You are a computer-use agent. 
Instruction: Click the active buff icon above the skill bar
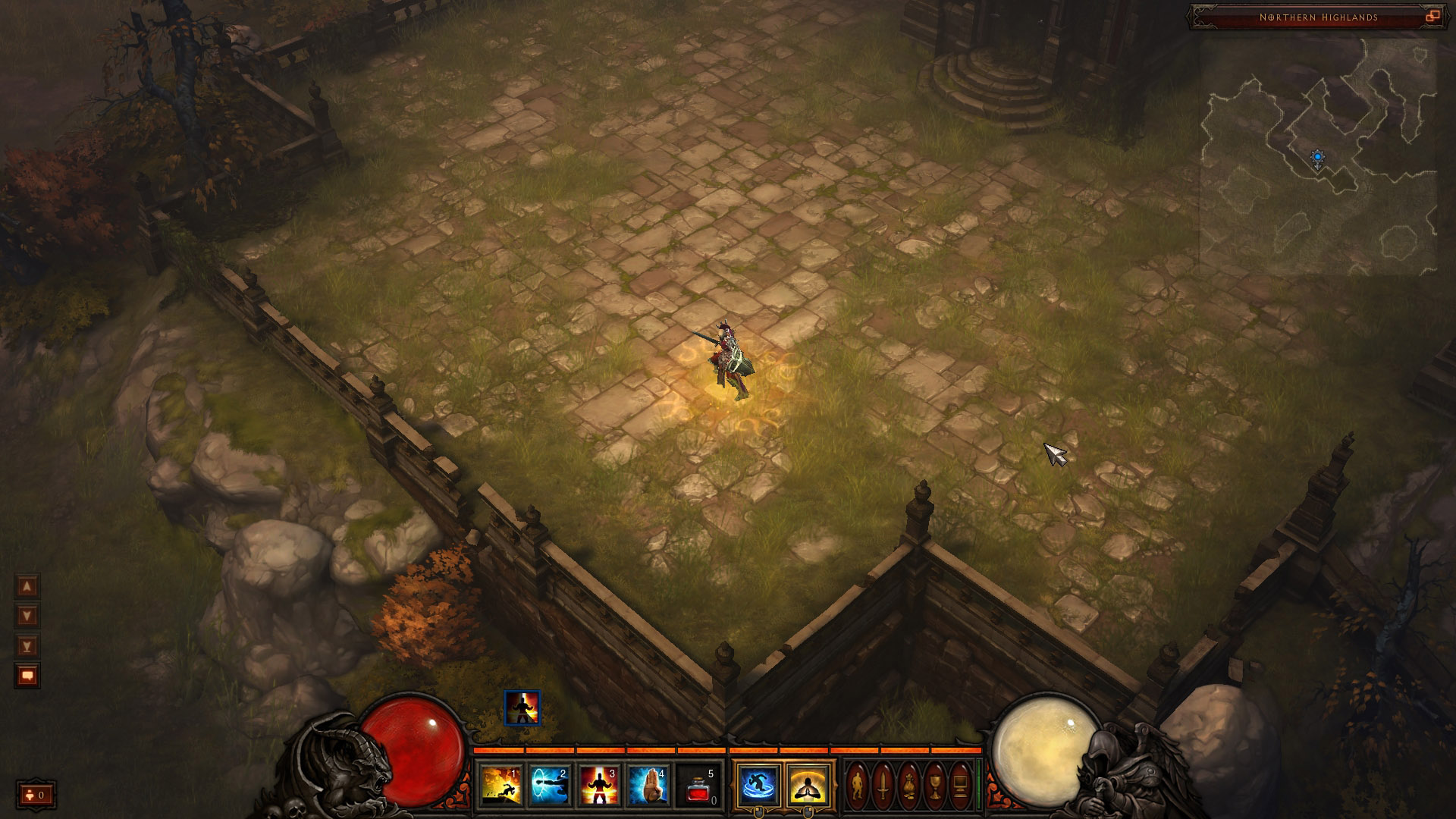tap(522, 708)
